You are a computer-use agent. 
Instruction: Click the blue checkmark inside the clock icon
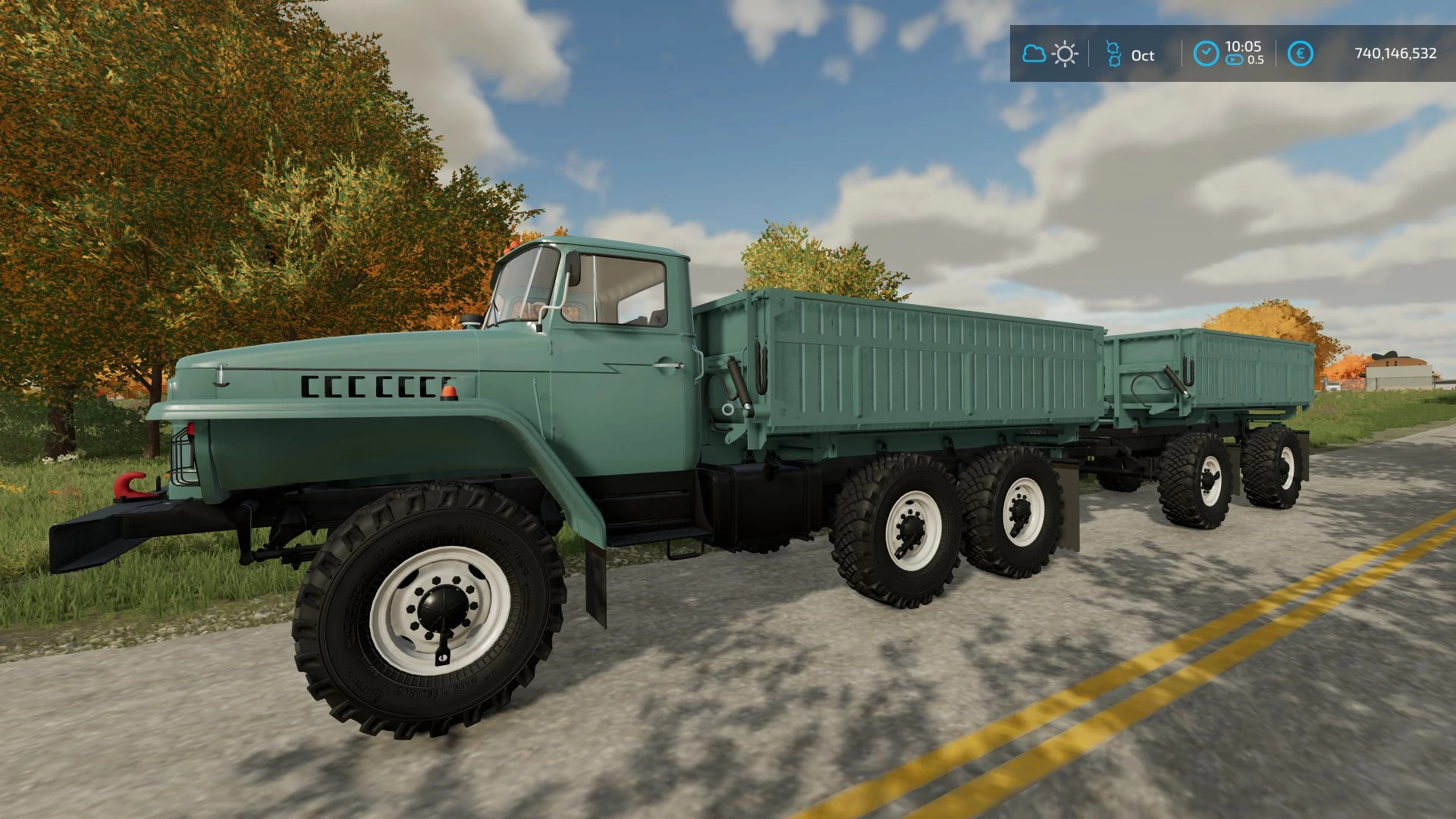(1207, 51)
